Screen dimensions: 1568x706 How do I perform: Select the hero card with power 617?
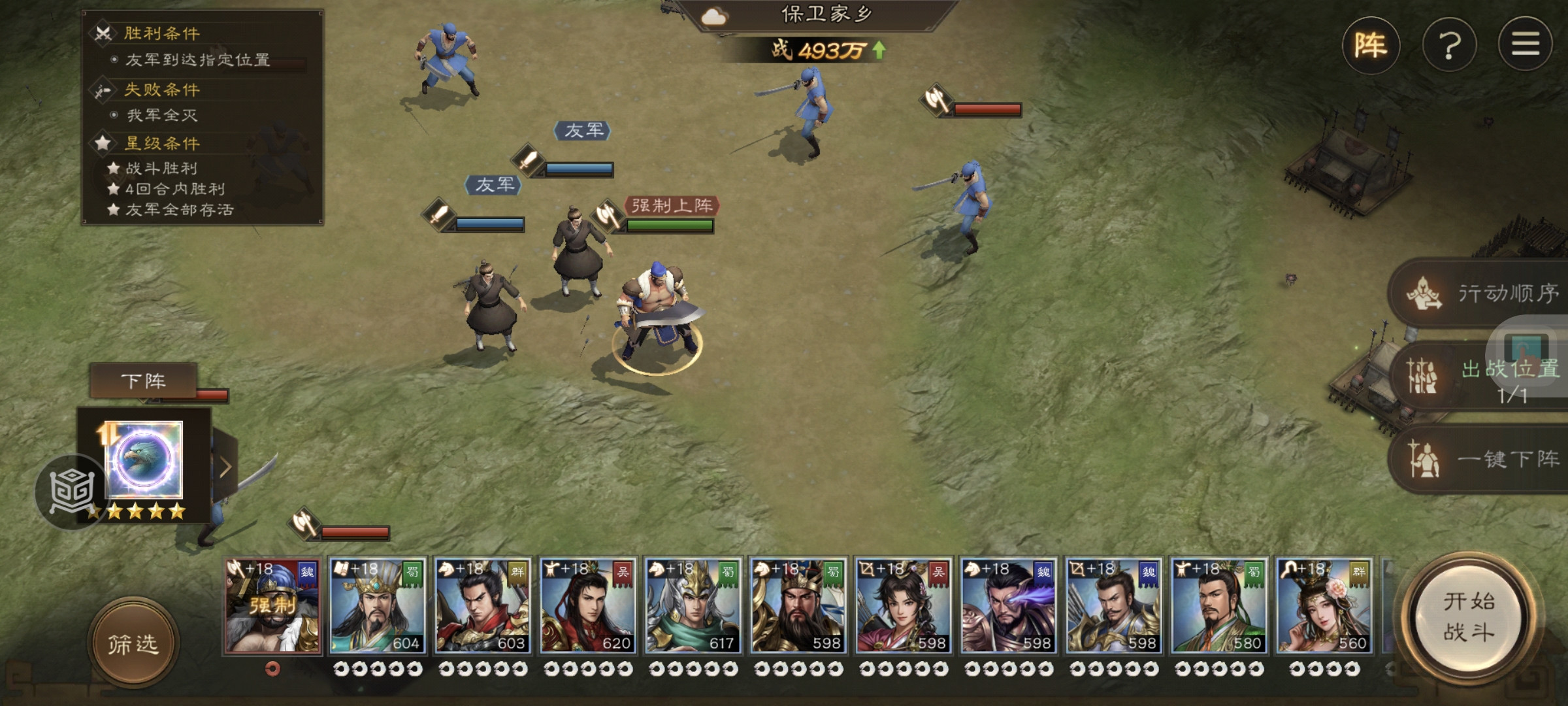(693, 605)
